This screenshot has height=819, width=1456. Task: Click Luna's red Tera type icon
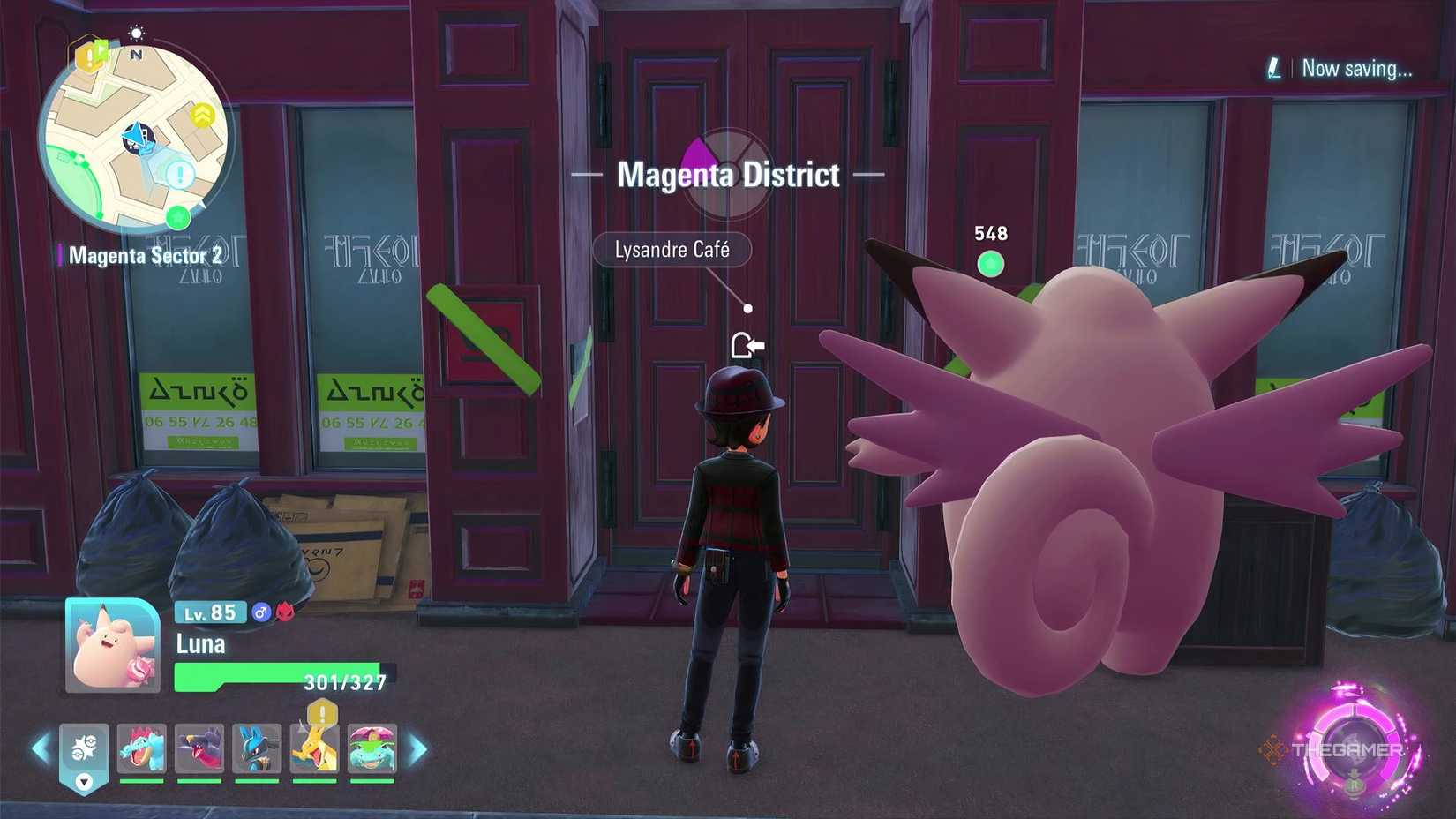coord(283,612)
